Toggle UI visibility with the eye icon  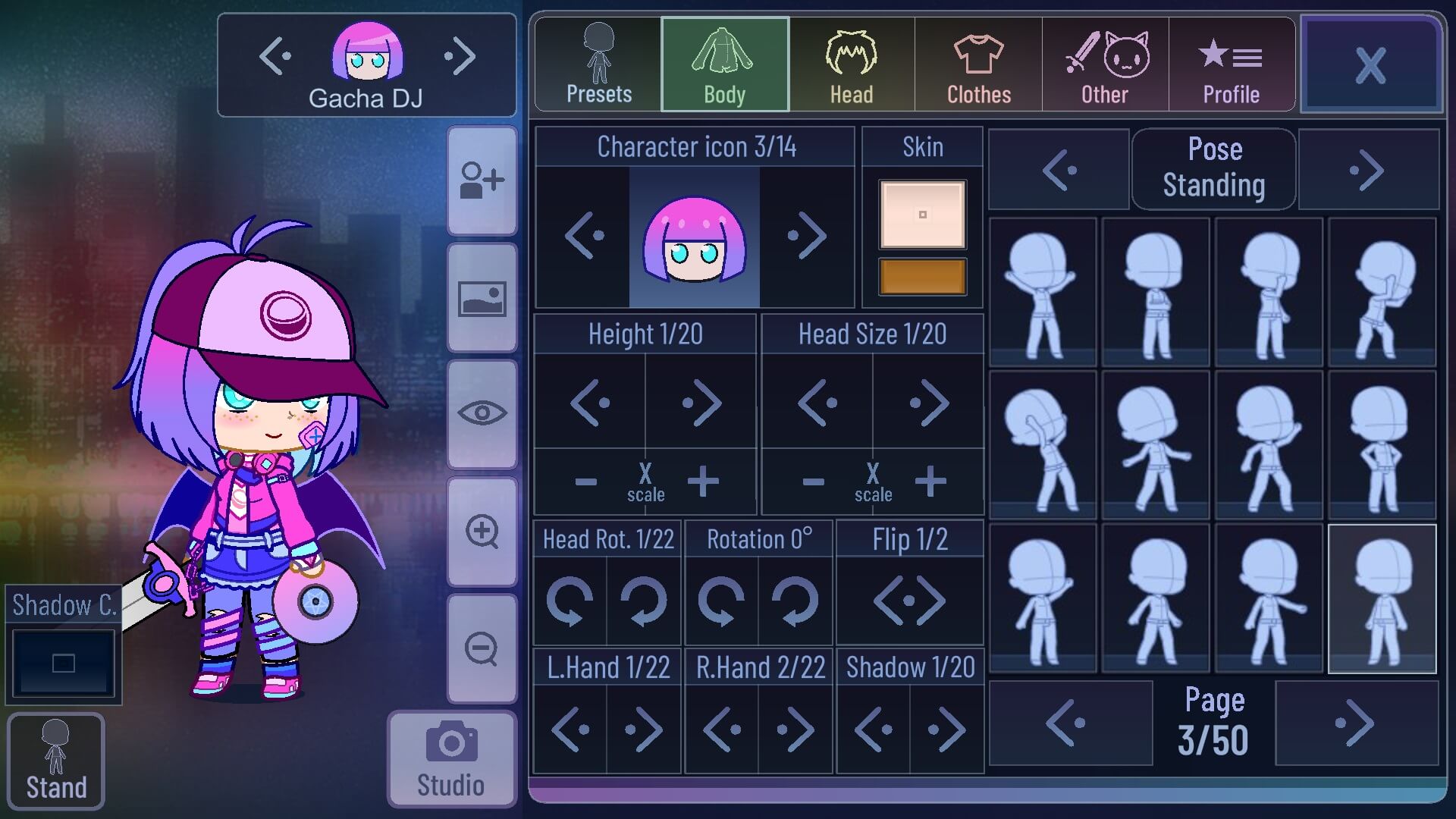pos(482,412)
